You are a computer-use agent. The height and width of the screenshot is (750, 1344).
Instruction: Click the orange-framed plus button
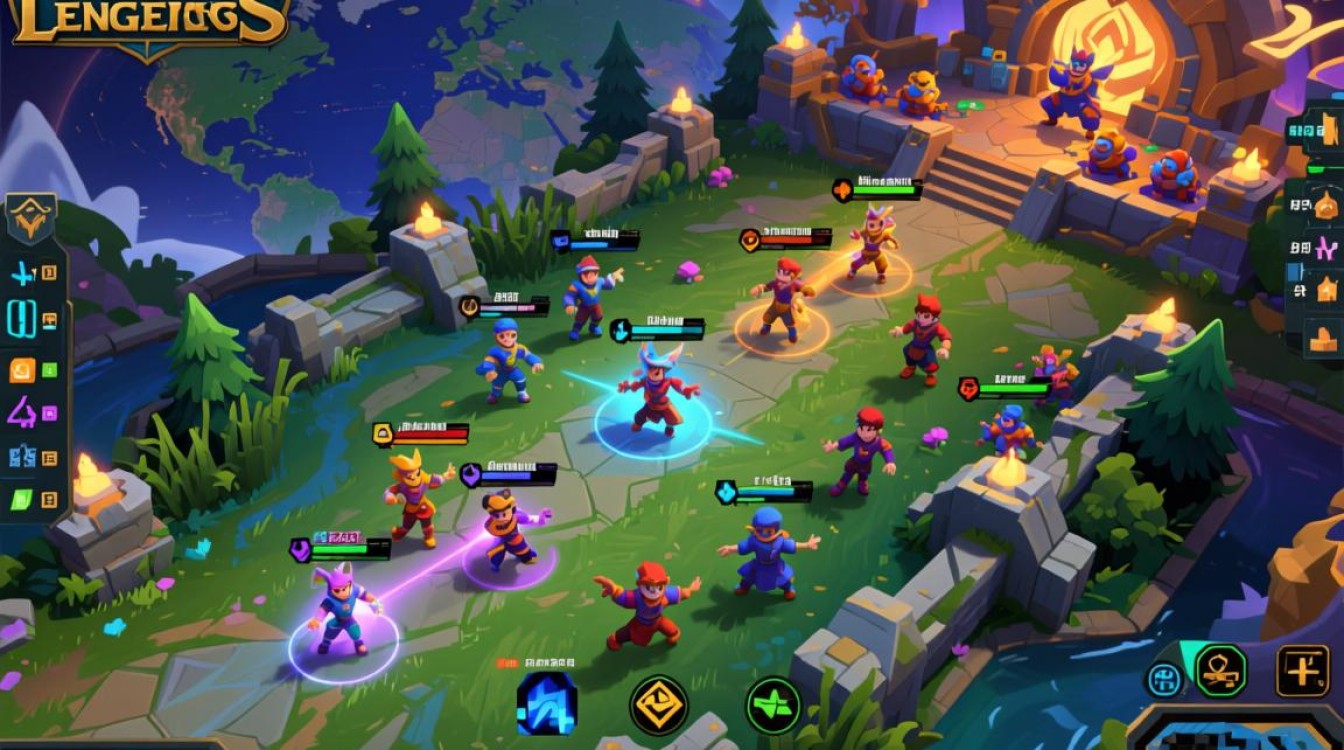pyautogui.click(x=1302, y=670)
